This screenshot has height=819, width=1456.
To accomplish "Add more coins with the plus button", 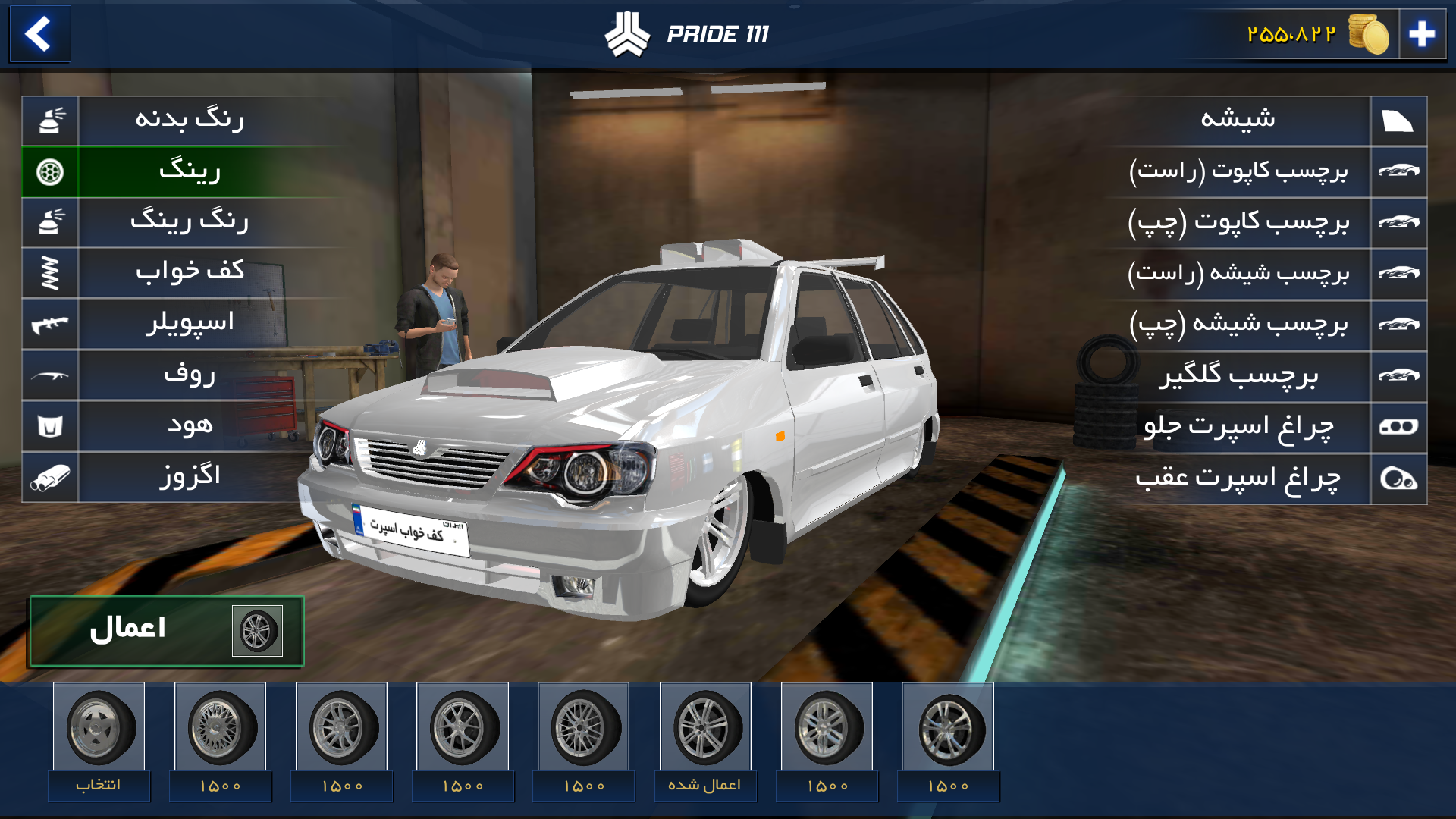I will pos(1422,34).
